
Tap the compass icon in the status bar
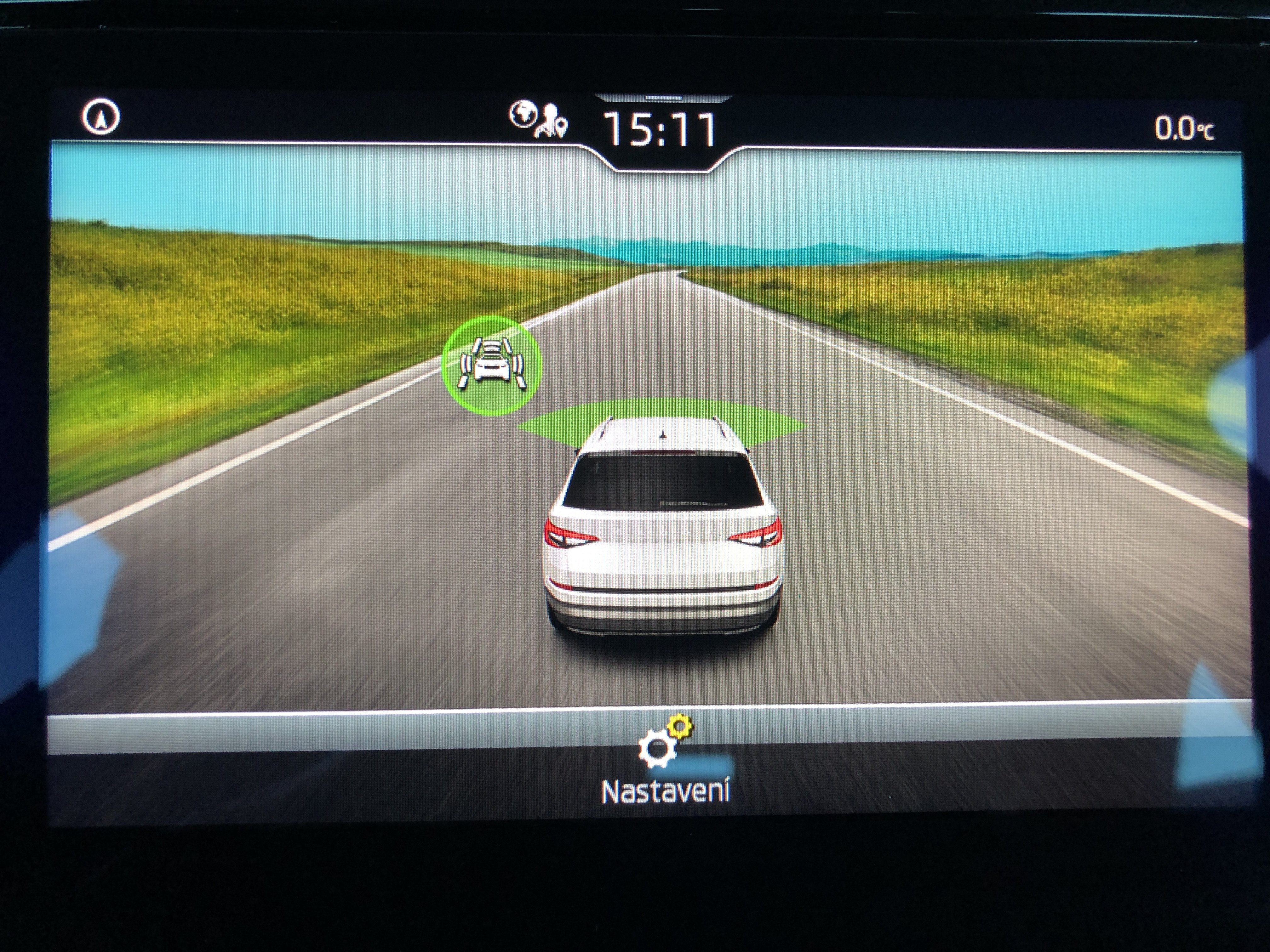coord(101,118)
